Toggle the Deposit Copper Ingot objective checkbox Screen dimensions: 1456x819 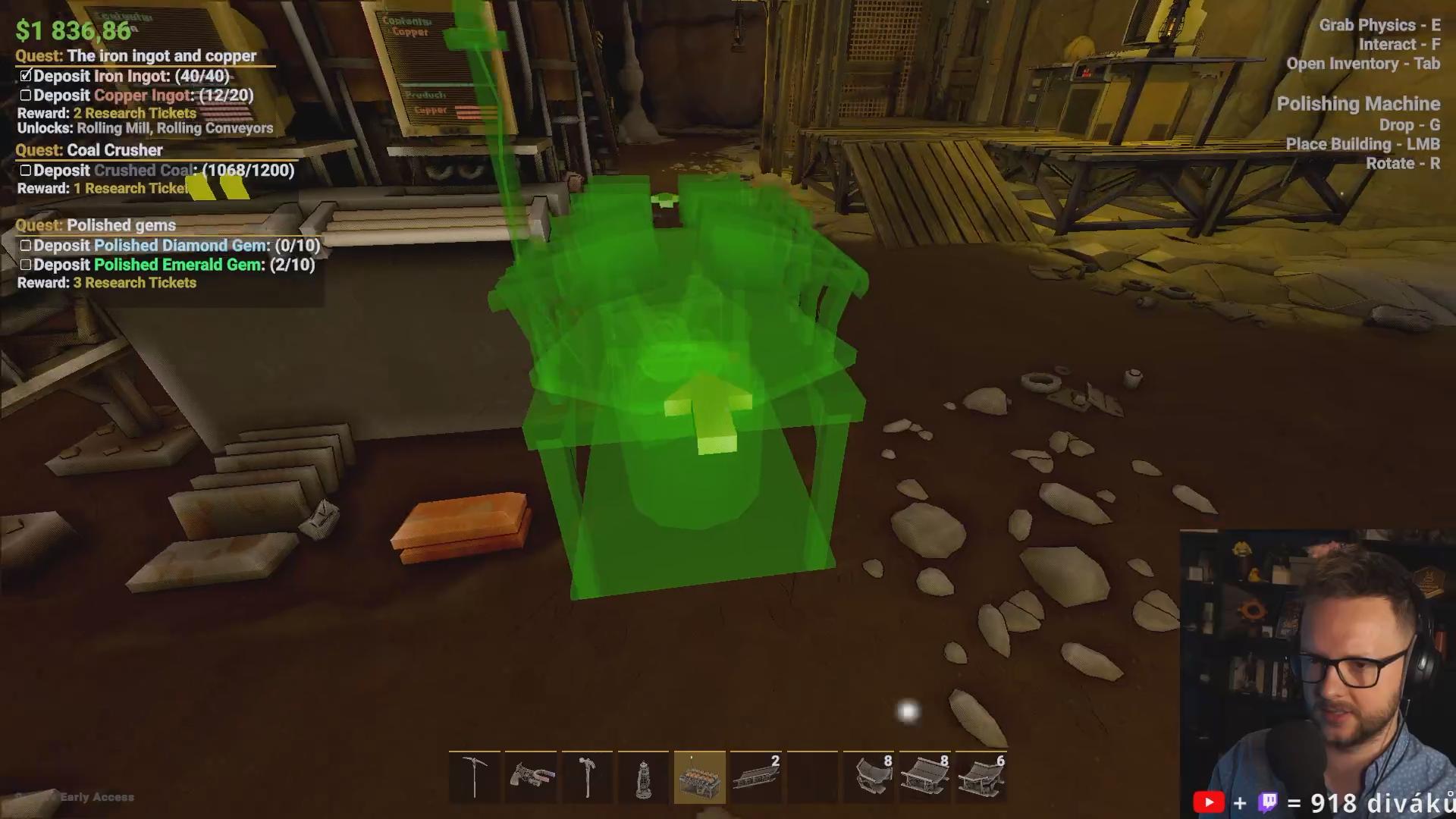pyautogui.click(x=26, y=96)
